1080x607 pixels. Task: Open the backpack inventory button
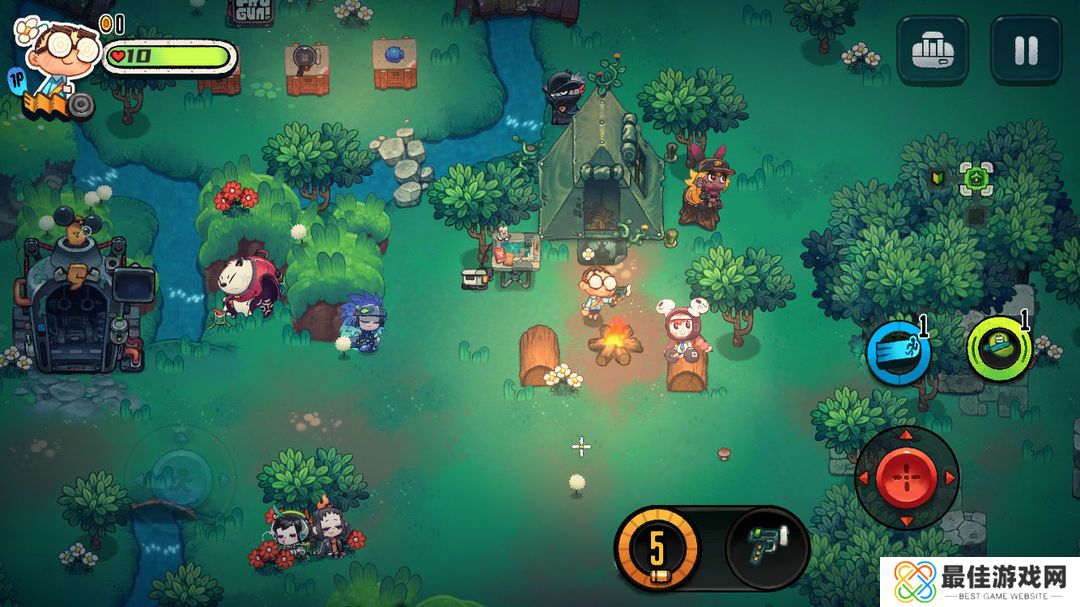[x=932, y=50]
